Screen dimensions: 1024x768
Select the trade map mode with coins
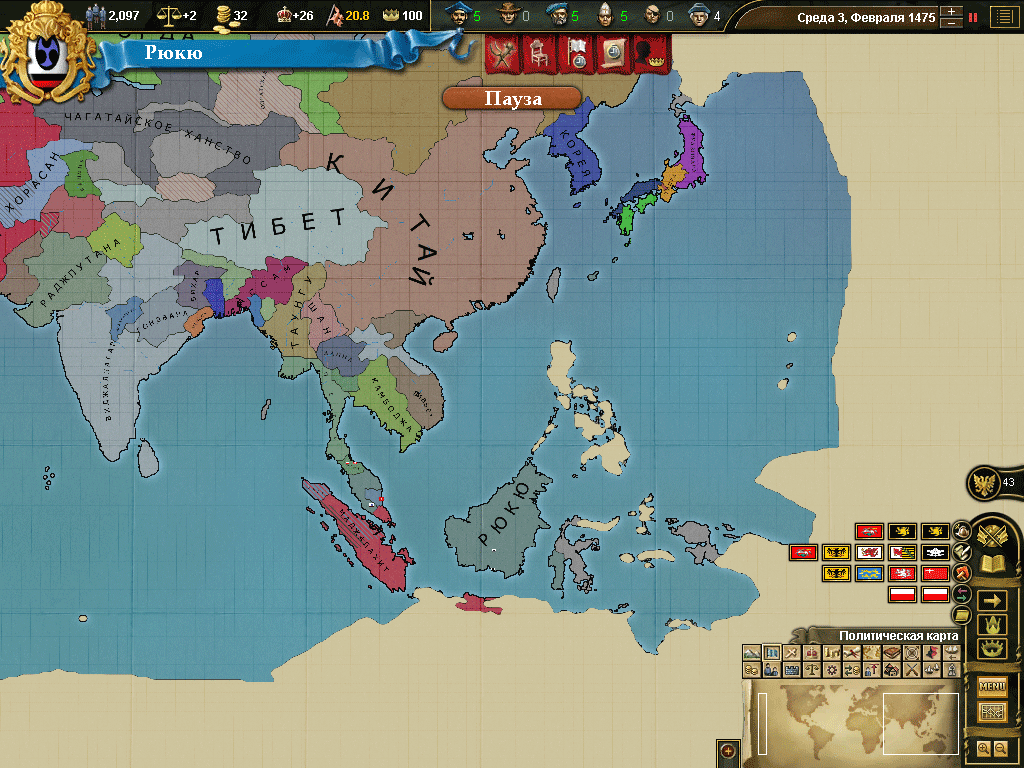[751, 670]
